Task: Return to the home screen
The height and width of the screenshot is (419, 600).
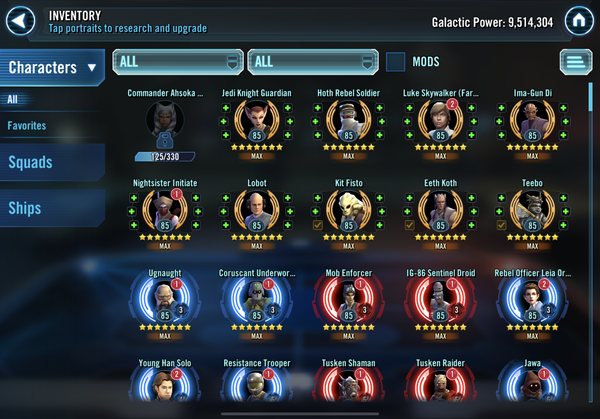Action: point(577,21)
